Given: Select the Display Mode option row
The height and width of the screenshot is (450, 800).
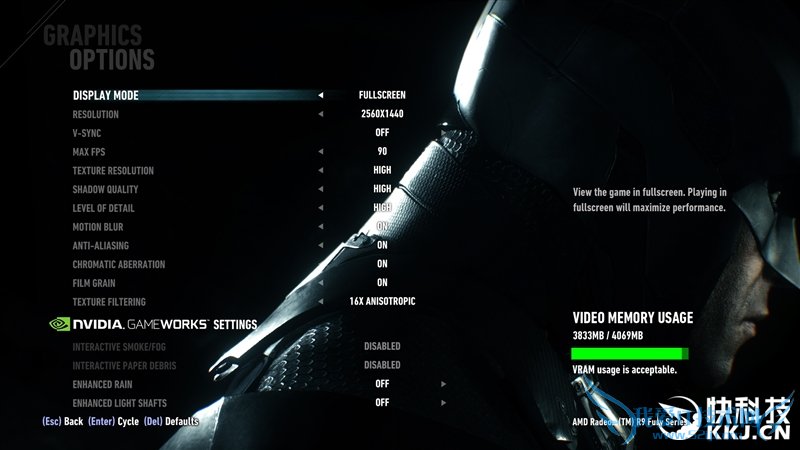Looking at the screenshot, I should [x=106, y=96].
